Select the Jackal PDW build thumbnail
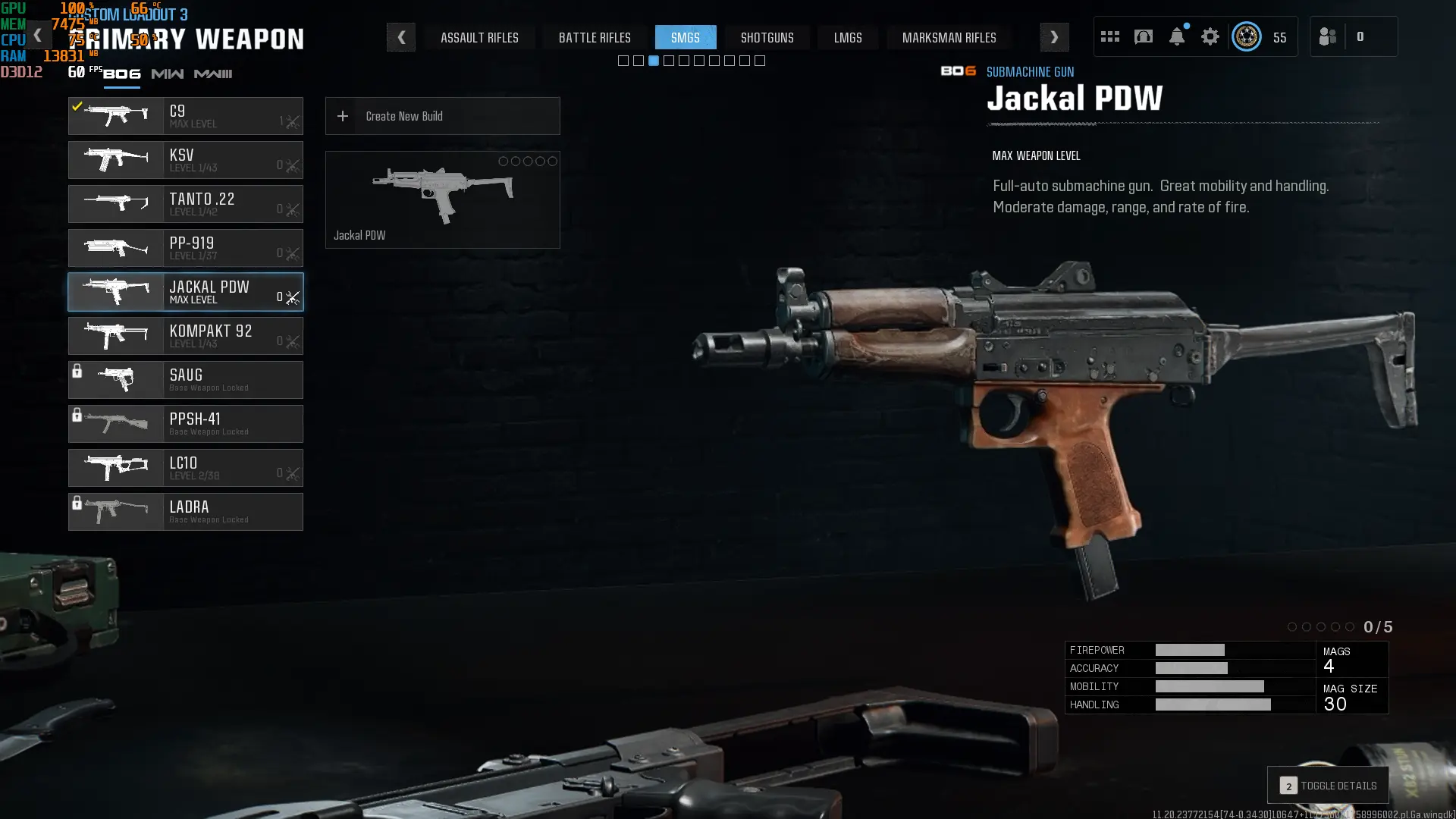 pos(442,199)
